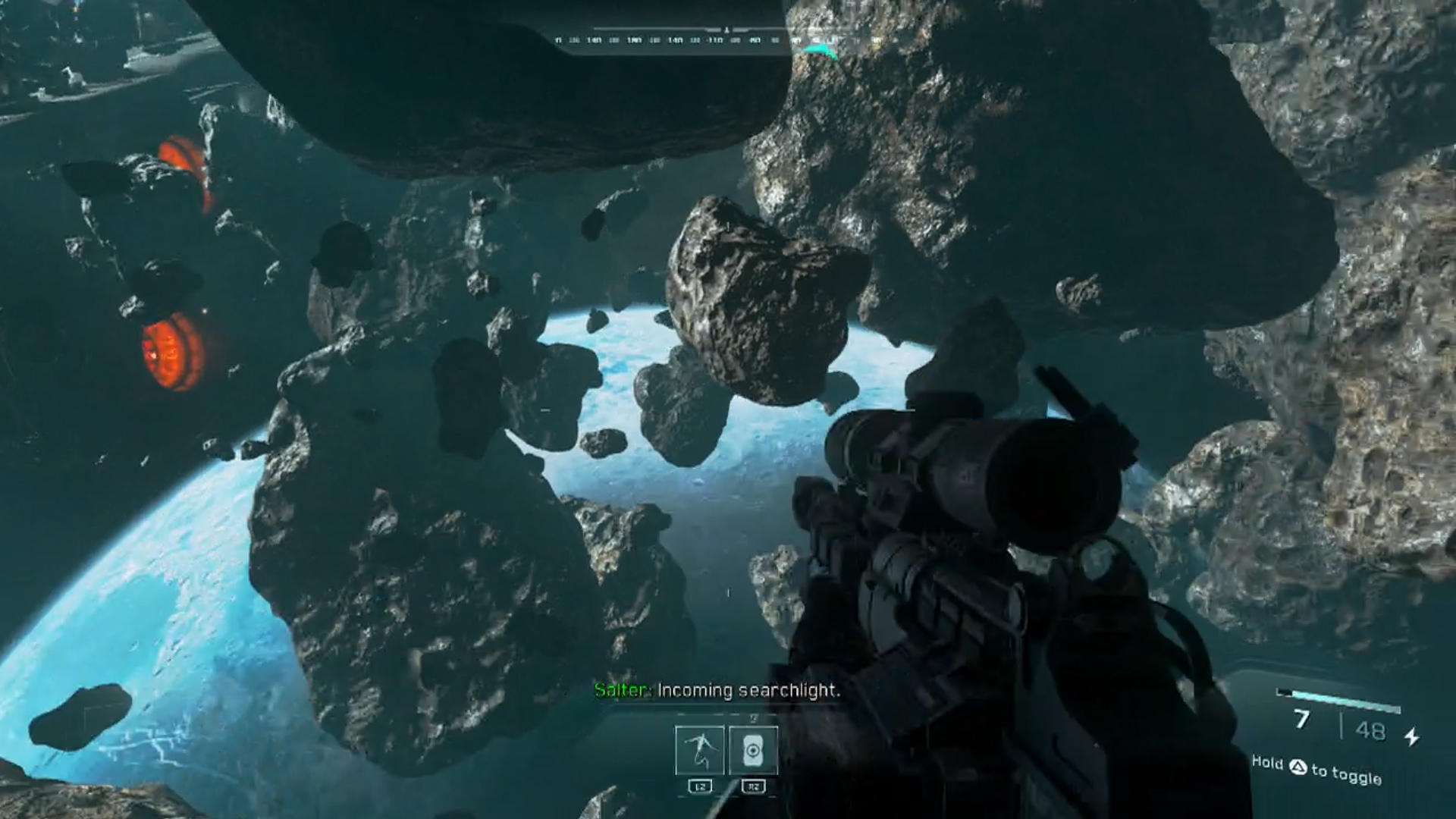Click the cyan objective marker on compass
This screenshot has width=1456, height=819.
[x=820, y=52]
